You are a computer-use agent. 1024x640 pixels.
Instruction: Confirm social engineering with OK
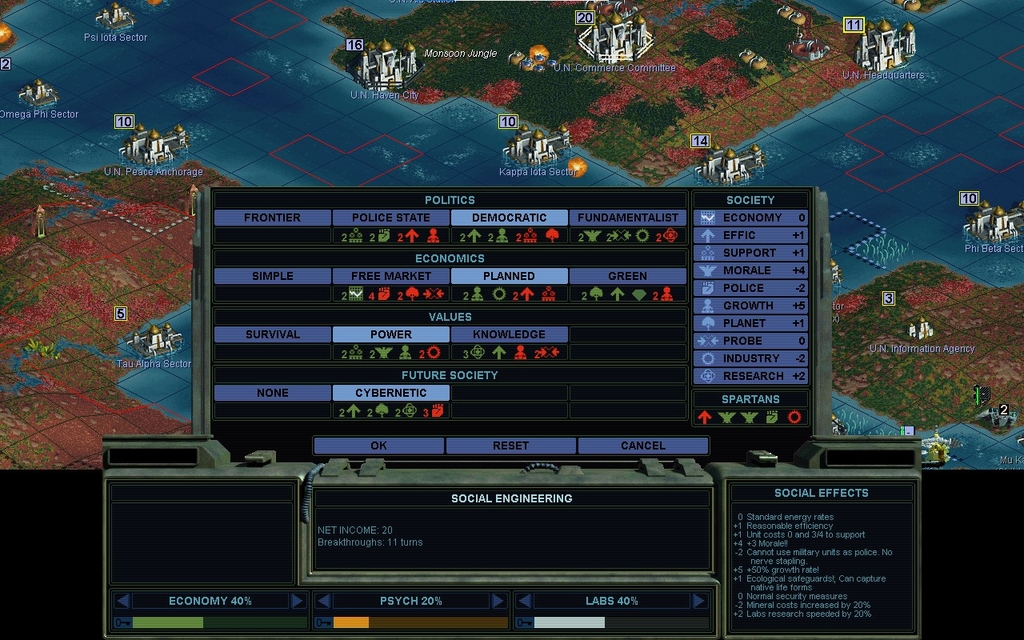378,446
